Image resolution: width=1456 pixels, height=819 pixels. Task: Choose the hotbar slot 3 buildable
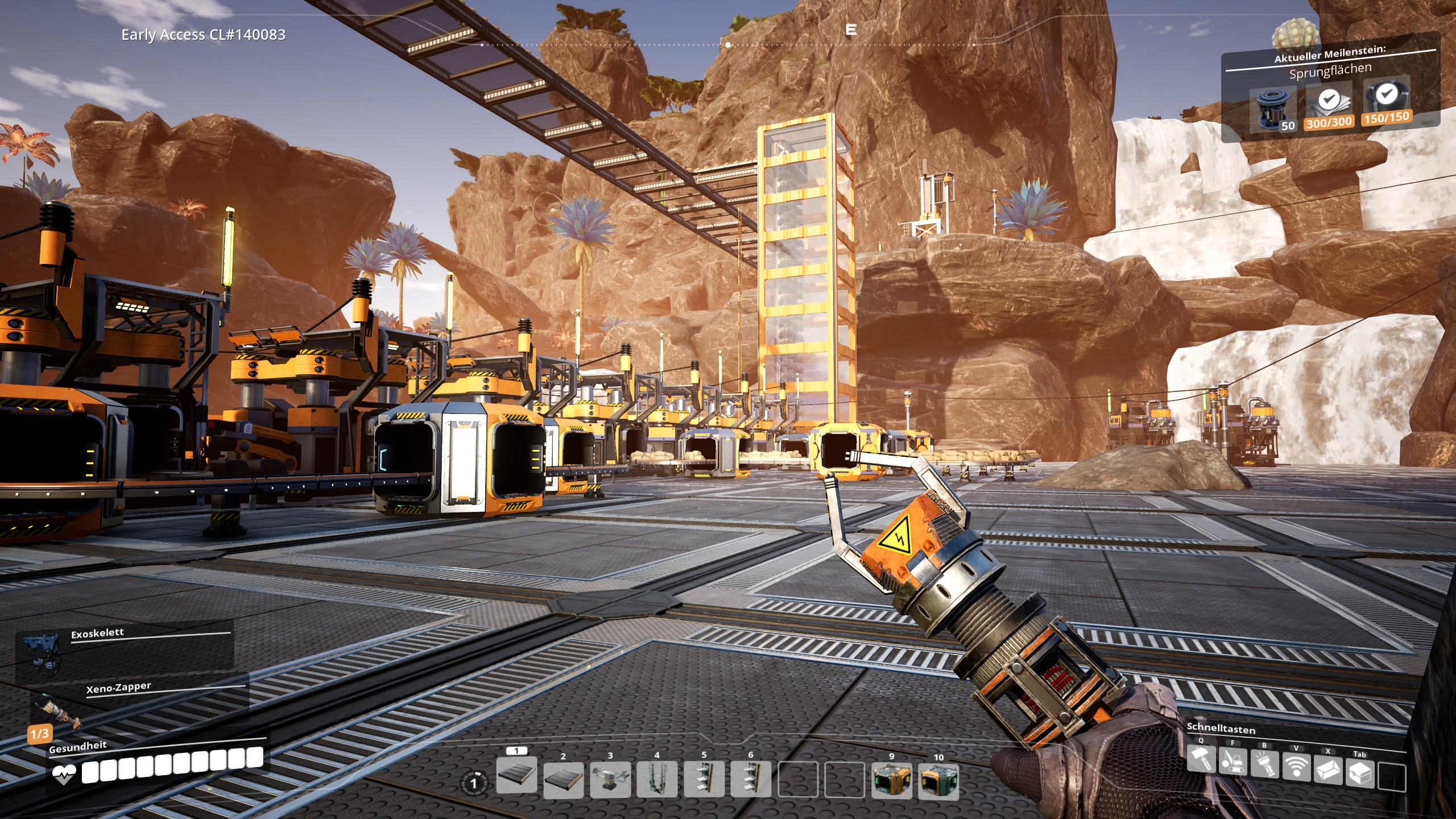[610, 780]
